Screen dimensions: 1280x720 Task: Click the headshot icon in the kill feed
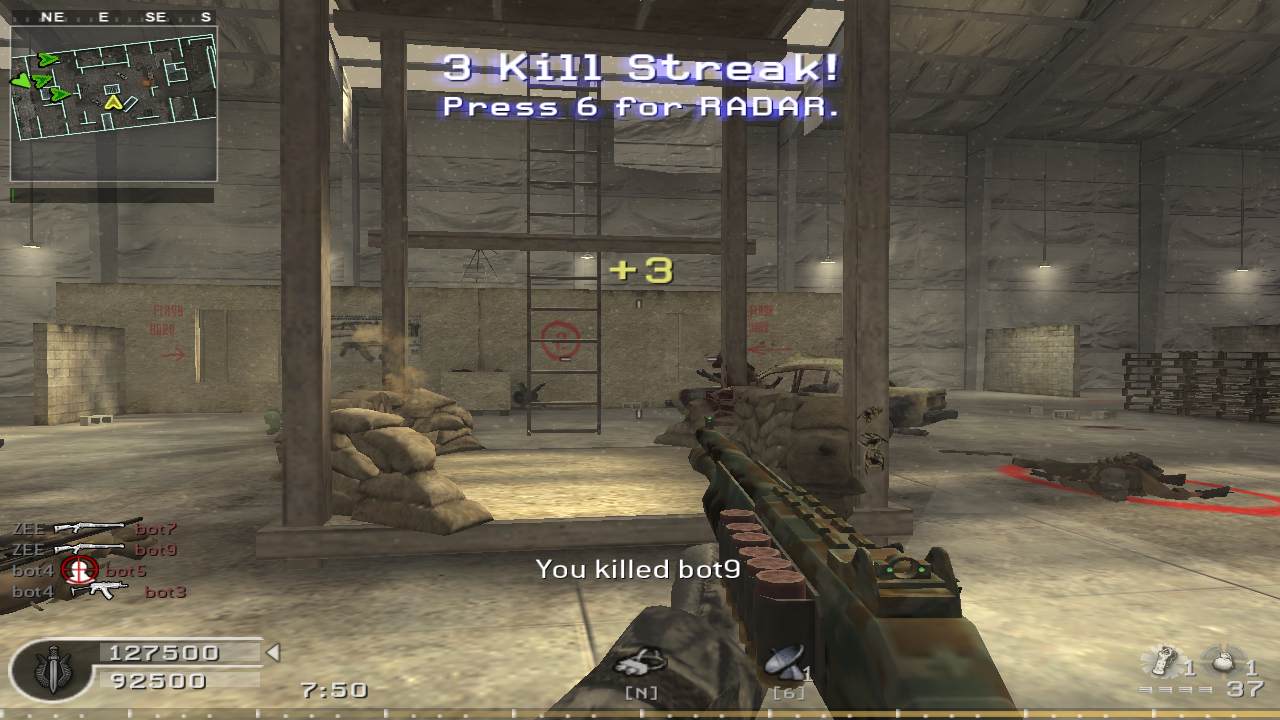click(x=79, y=570)
